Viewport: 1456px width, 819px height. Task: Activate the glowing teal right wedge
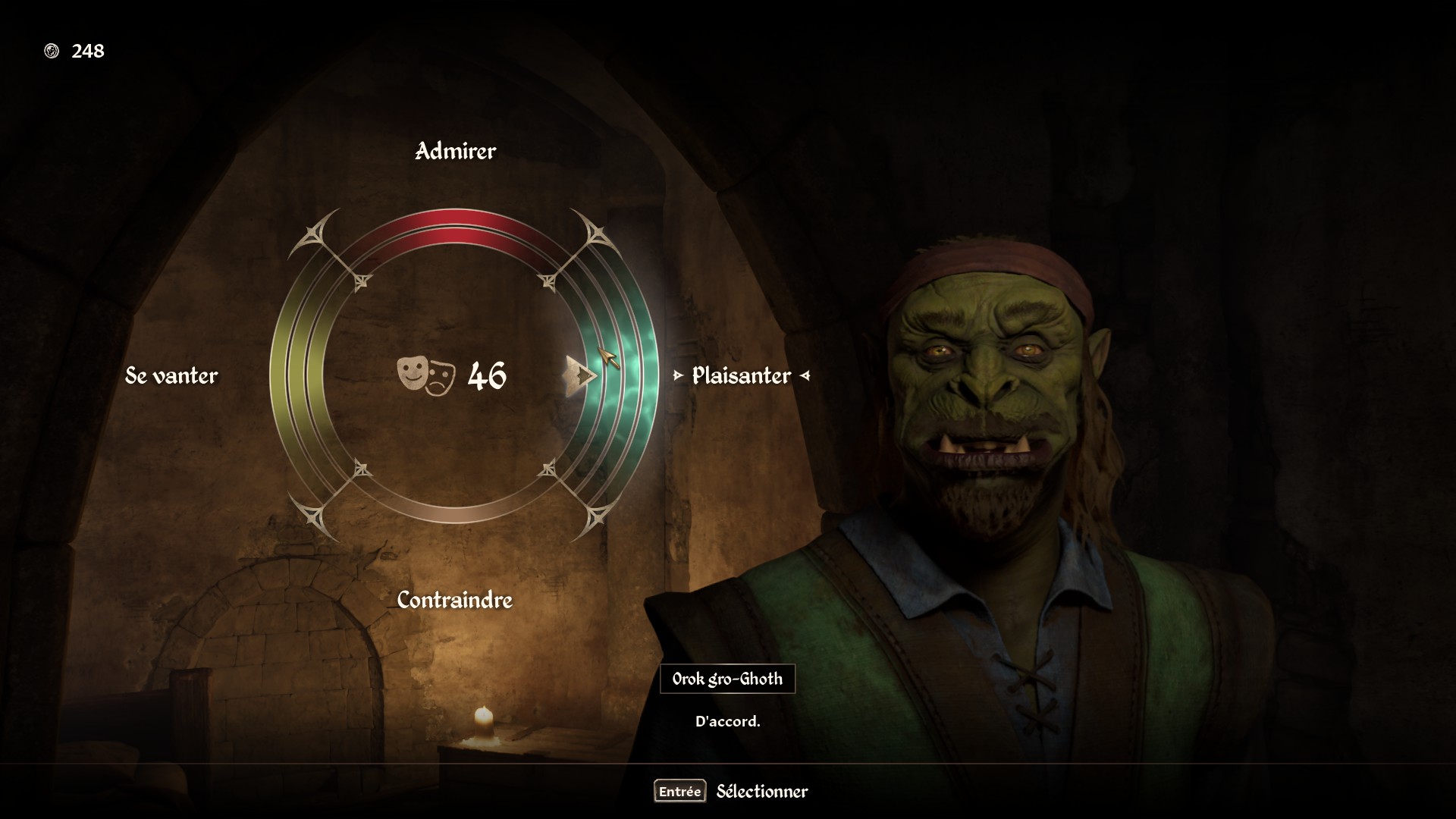click(x=622, y=375)
